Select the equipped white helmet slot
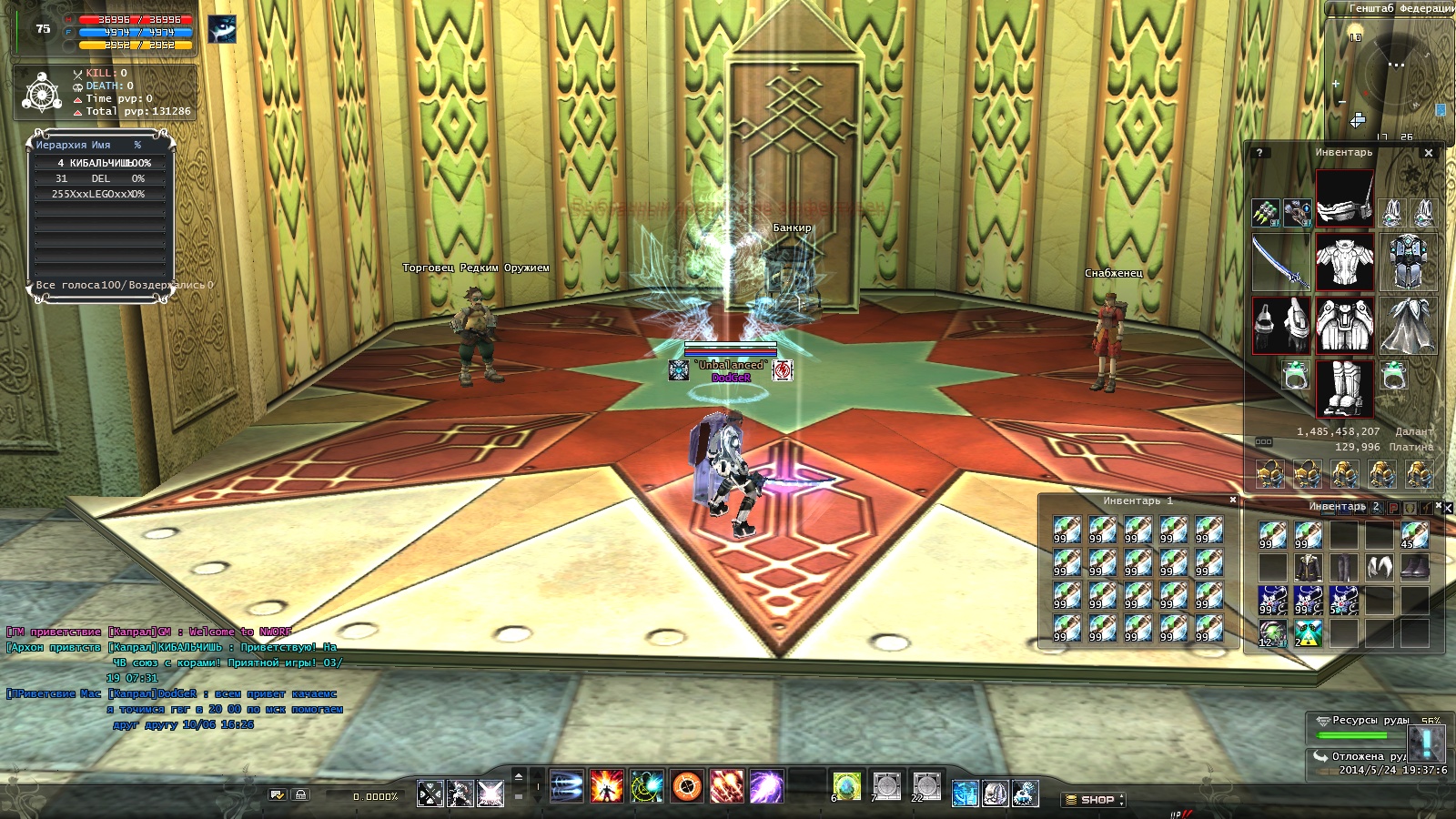 (x=1344, y=199)
